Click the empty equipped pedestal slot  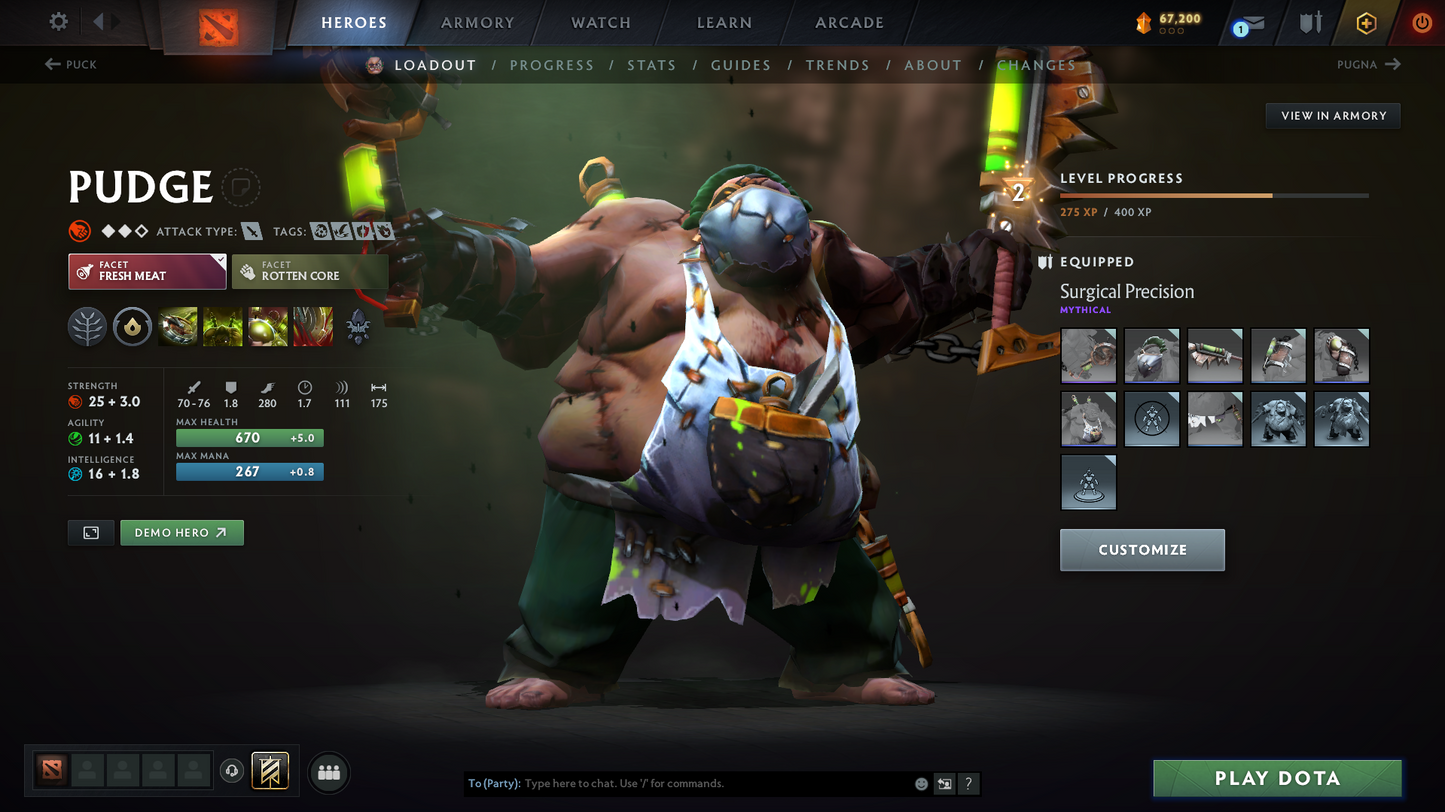pyautogui.click(x=1088, y=482)
